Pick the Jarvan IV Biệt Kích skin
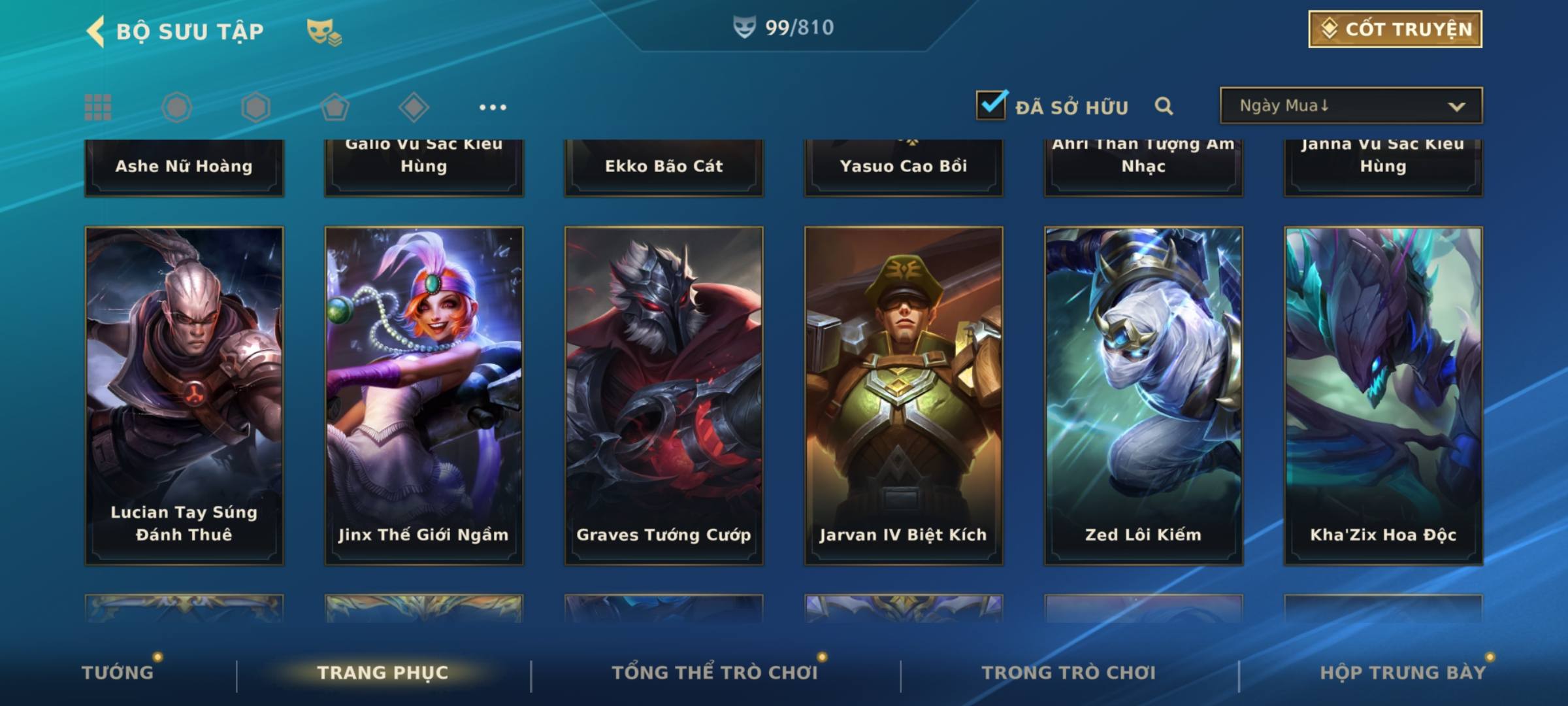 (904, 395)
